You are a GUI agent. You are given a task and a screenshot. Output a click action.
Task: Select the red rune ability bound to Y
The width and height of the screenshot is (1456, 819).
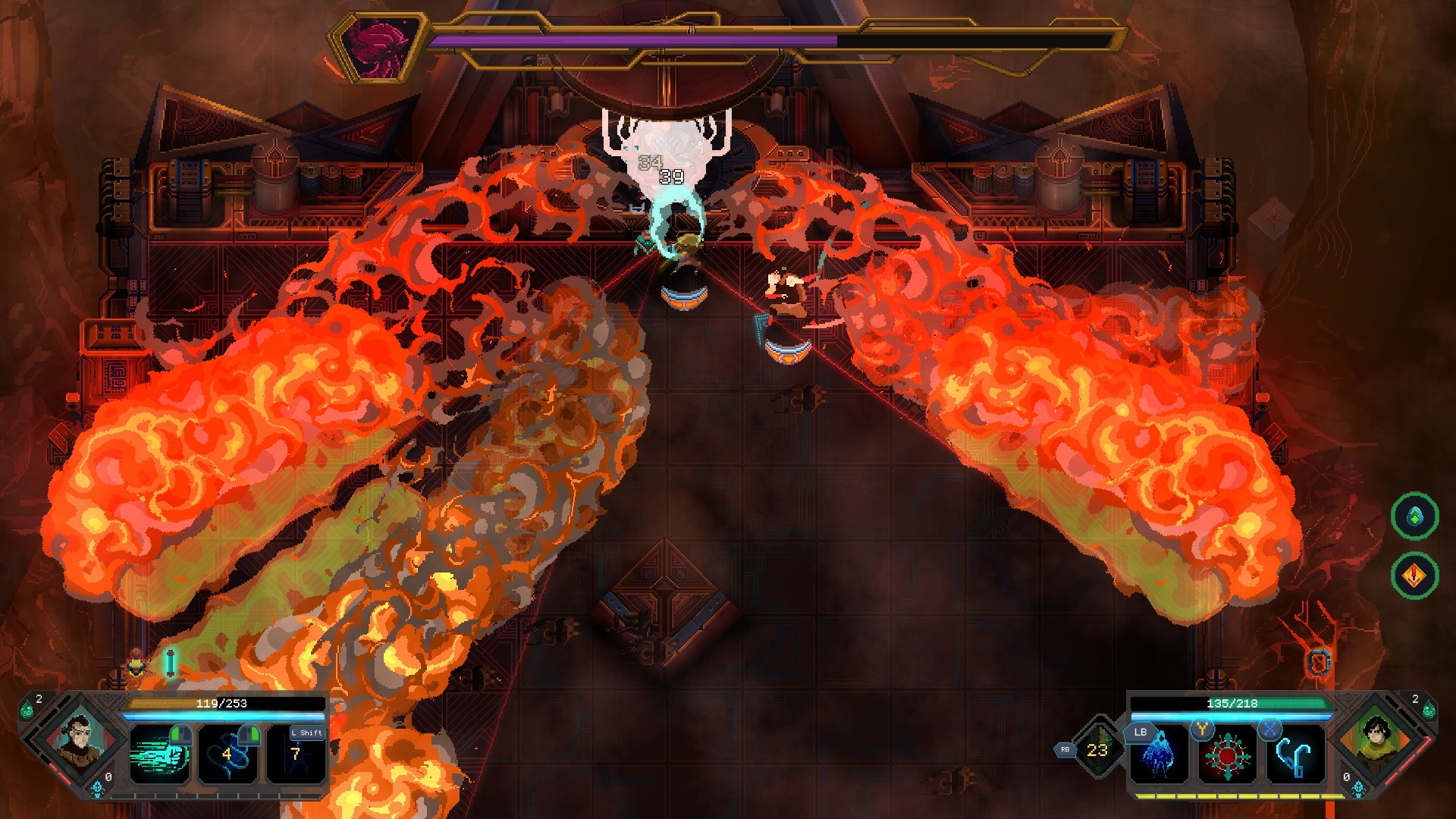[x=1228, y=757]
